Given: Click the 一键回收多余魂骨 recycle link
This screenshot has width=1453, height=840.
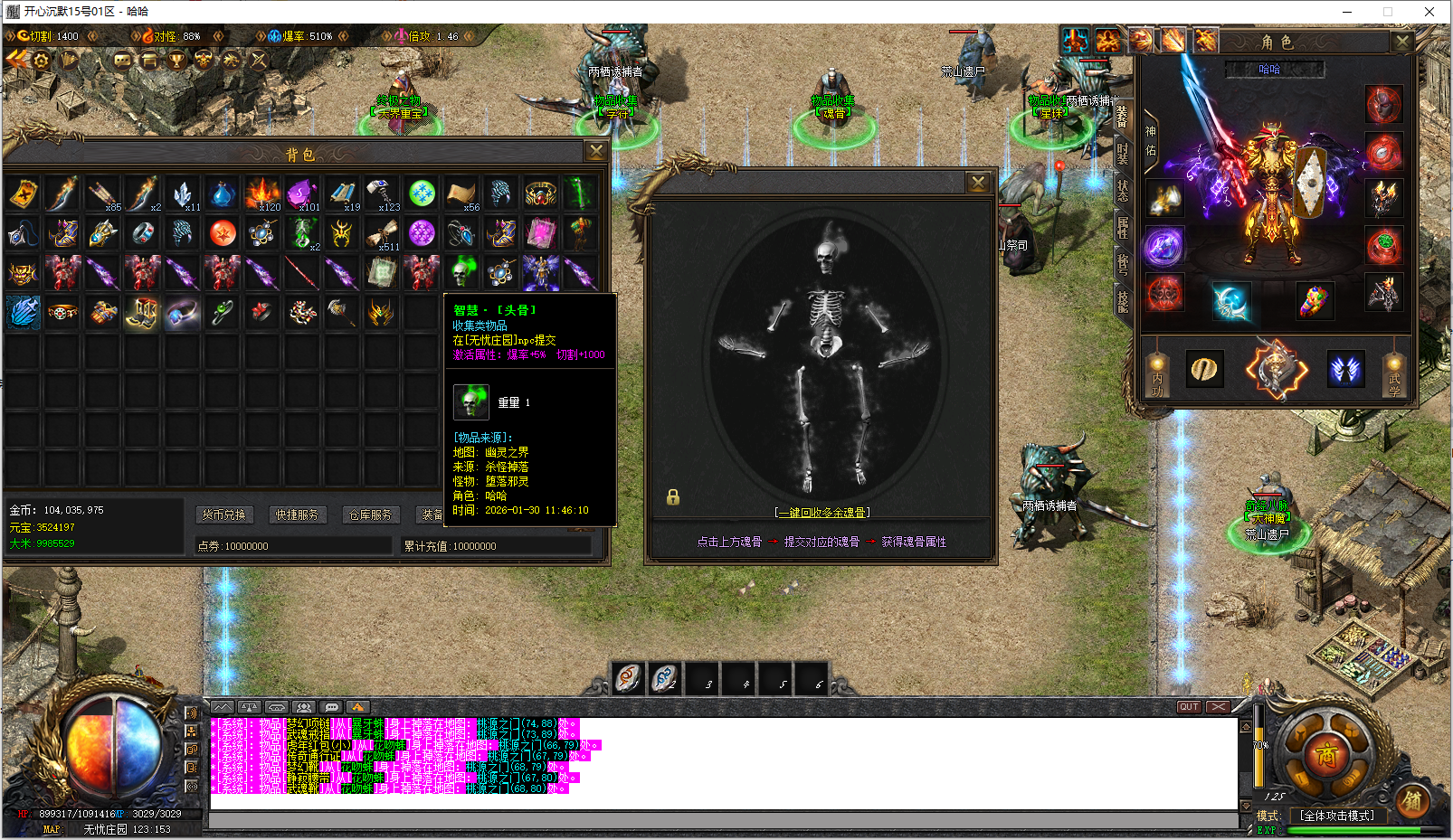Looking at the screenshot, I should click(x=822, y=513).
